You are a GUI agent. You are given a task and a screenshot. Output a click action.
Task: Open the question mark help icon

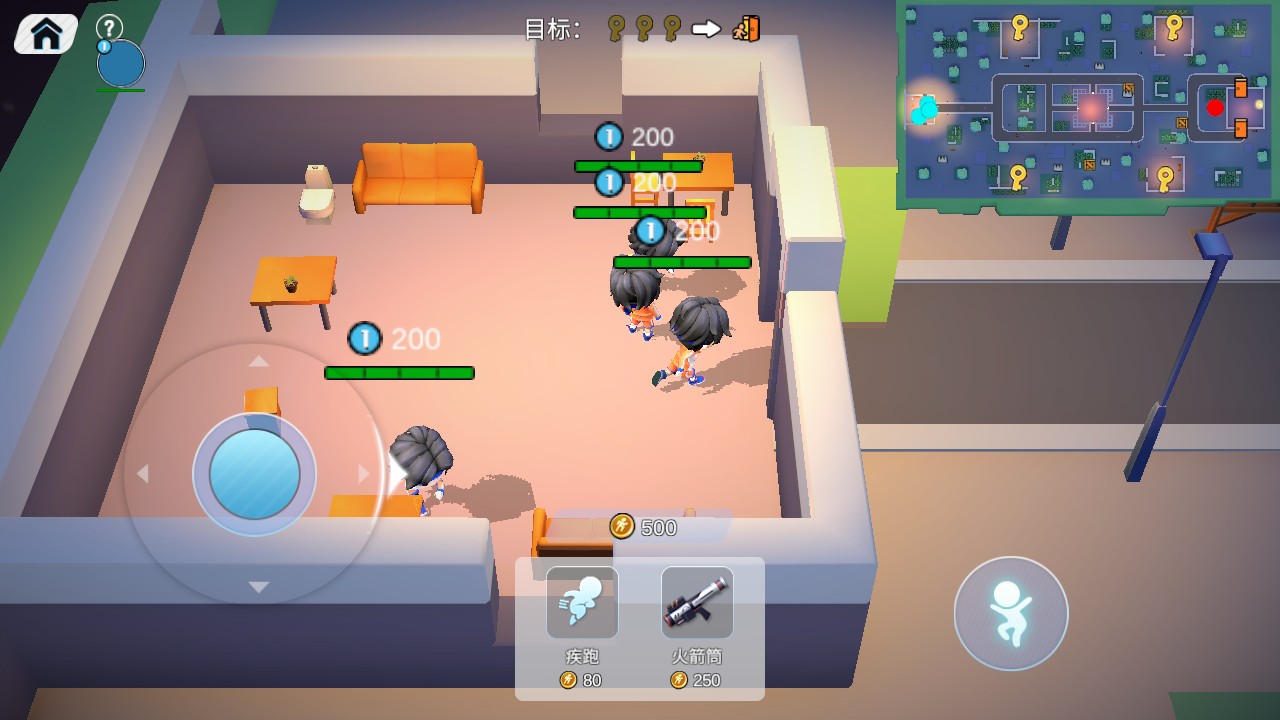click(x=109, y=27)
